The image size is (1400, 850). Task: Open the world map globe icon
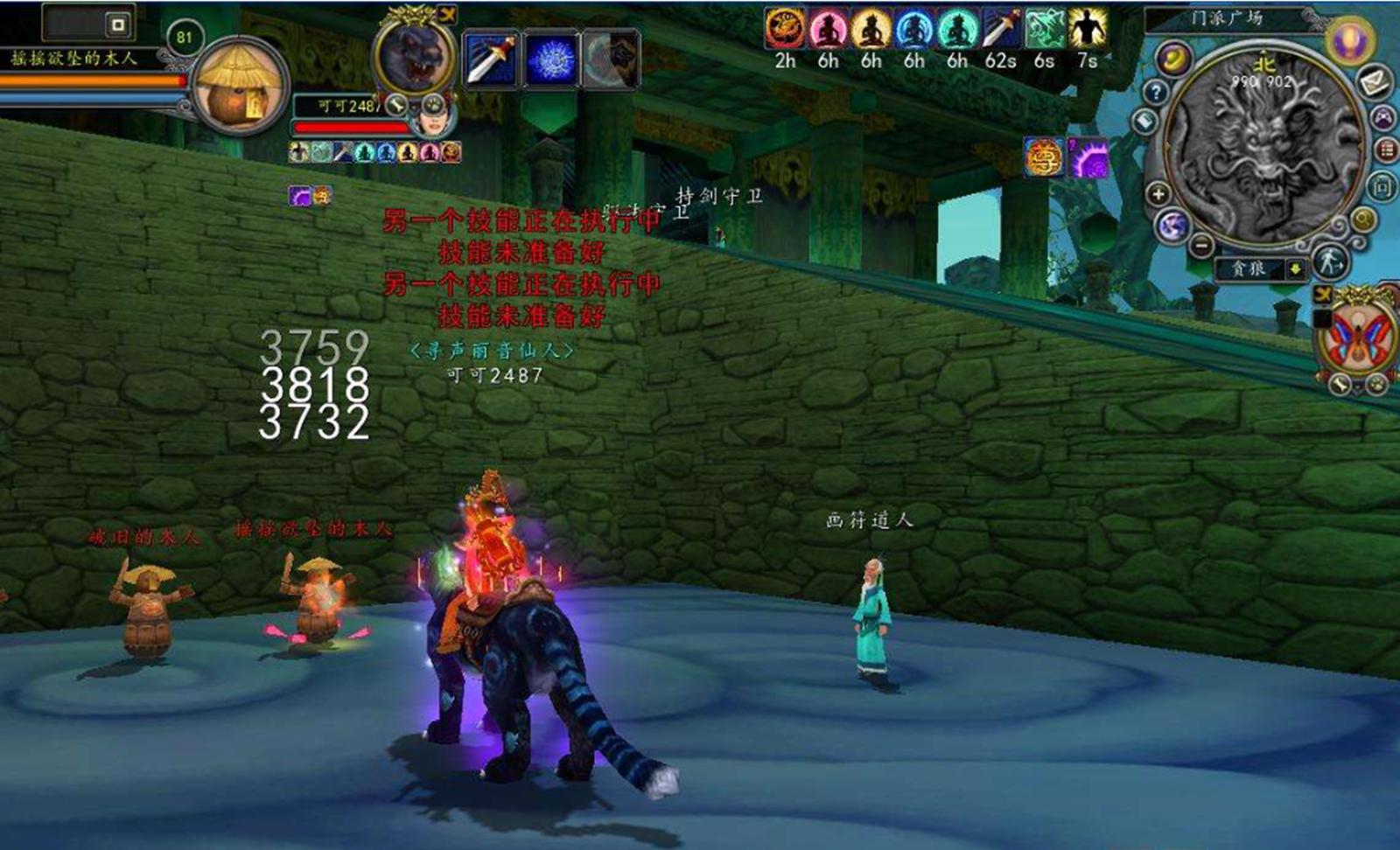tap(1172, 226)
